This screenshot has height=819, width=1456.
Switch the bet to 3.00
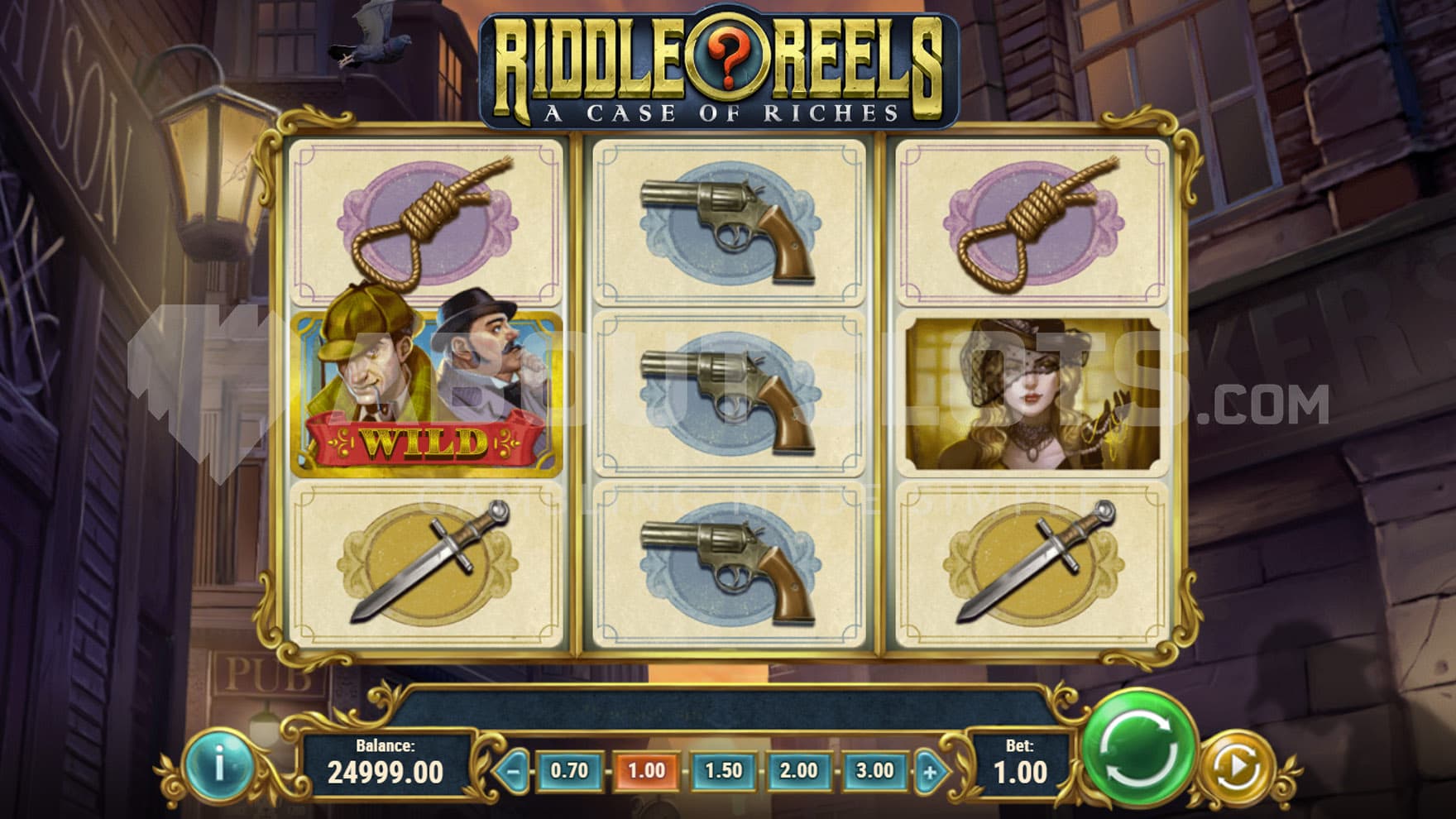tap(874, 771)
